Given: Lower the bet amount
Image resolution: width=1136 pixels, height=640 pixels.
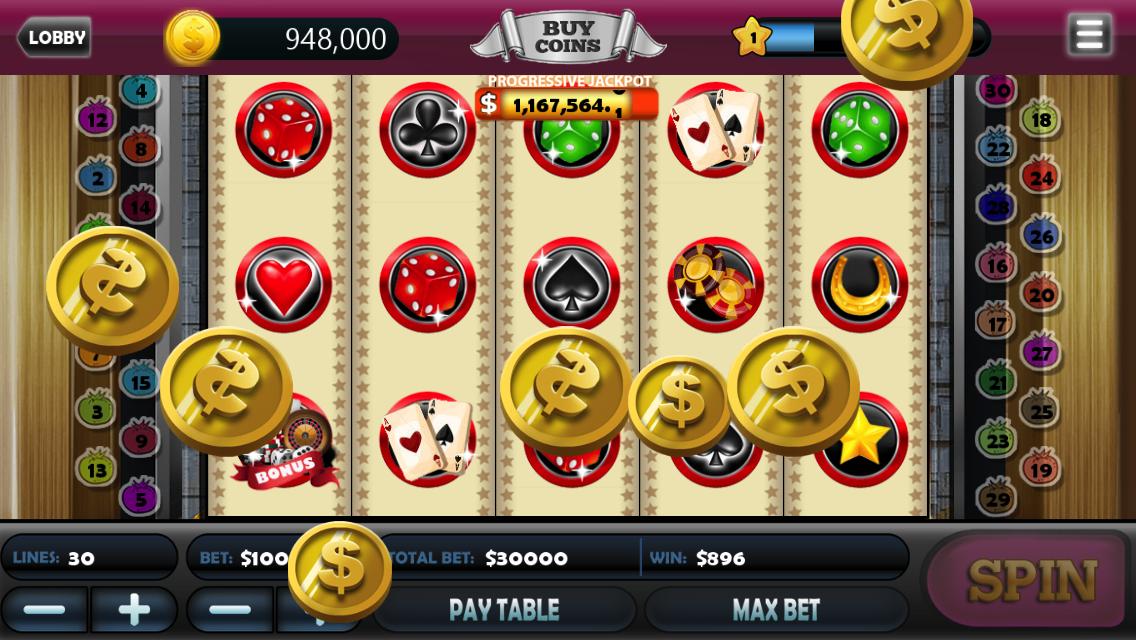Looking at the screenshot, I should coord(230,609).
